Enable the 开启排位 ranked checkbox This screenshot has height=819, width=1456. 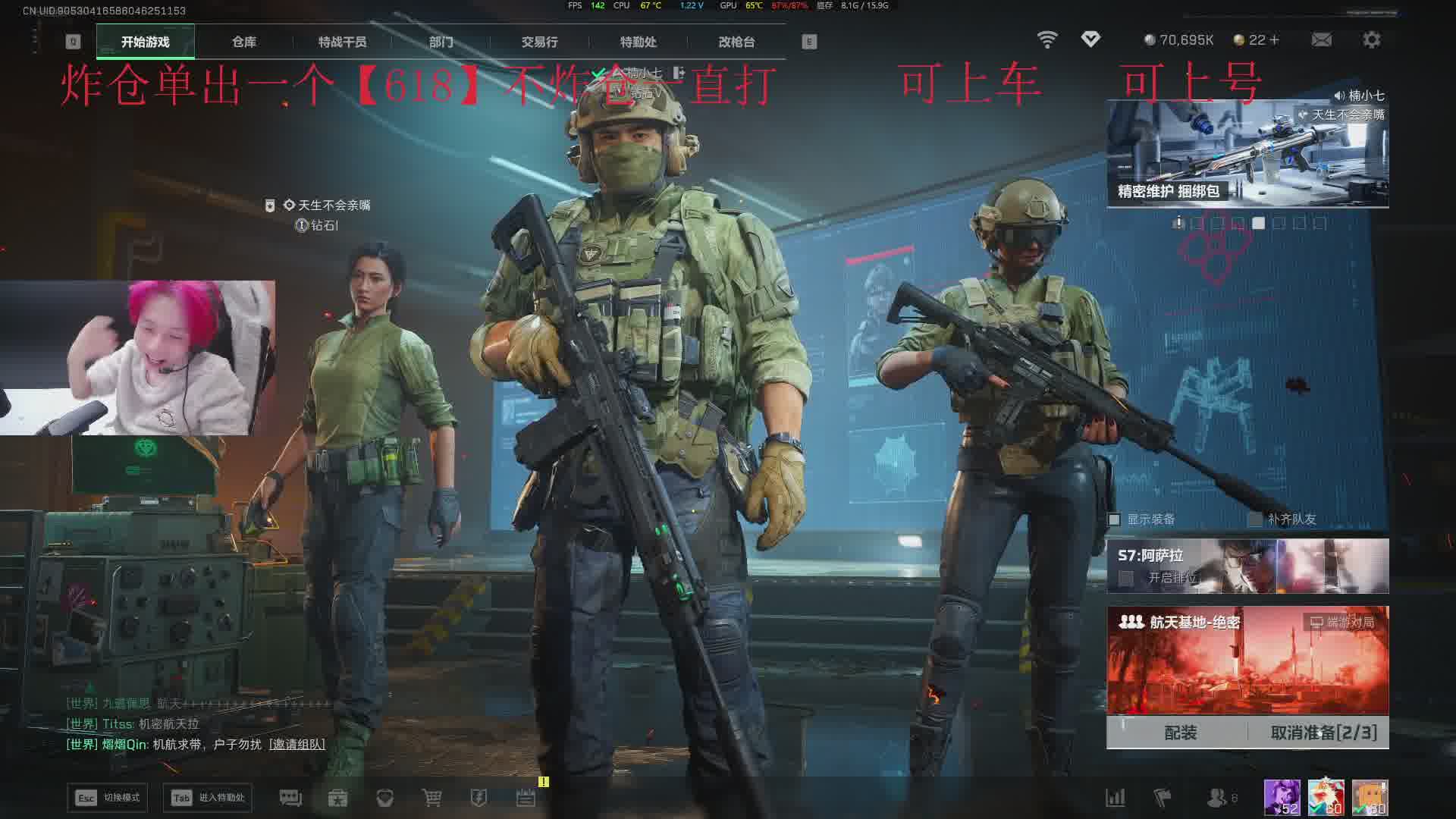coord(1126,579)
